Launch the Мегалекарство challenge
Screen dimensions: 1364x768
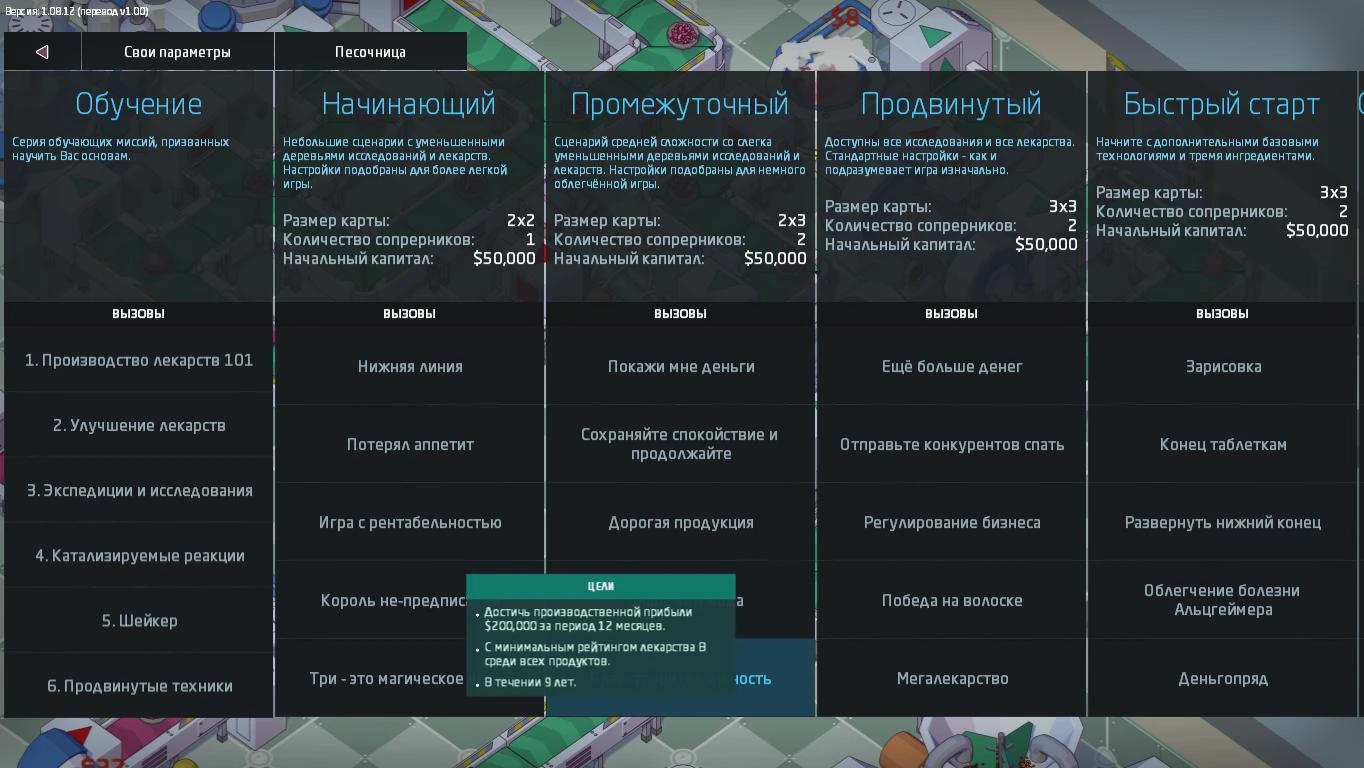[950, 678]
